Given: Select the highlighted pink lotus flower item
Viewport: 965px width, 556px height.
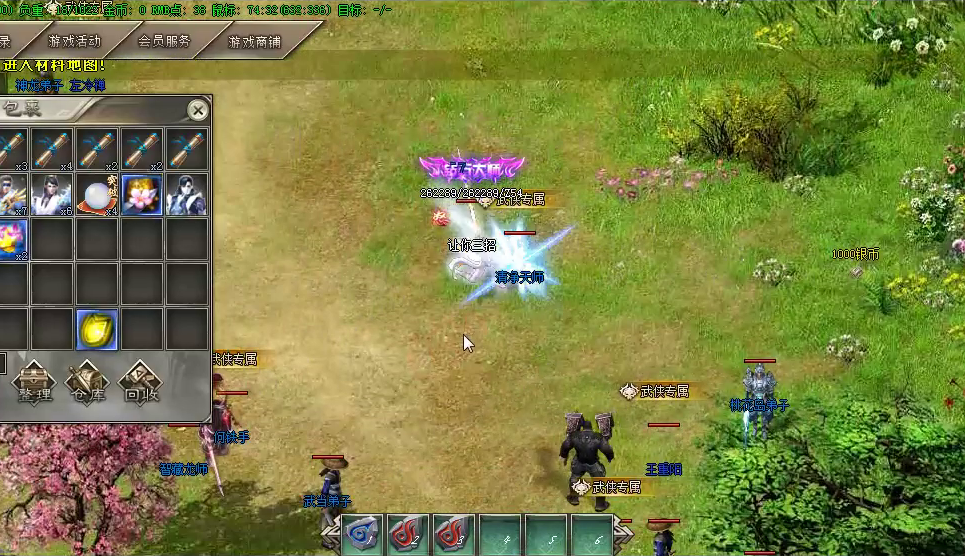Looking at the screenshot, I should click(142, 195).
